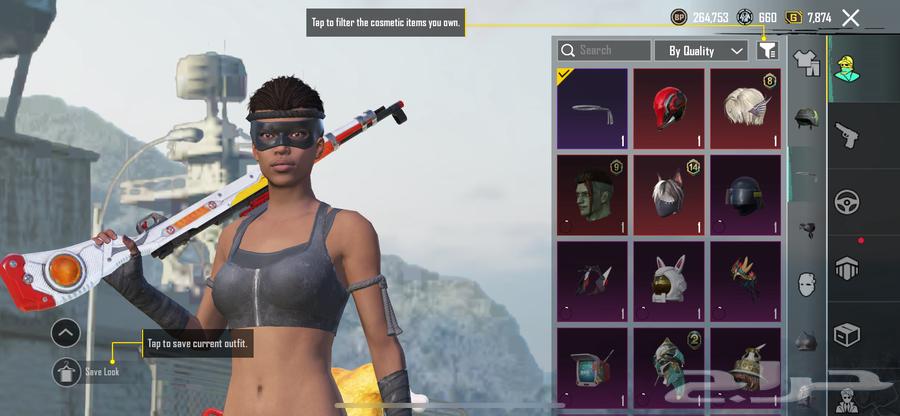
Task: Select the face mask subcategory tab
Action: pyautogui.click(x=806, y=285)
